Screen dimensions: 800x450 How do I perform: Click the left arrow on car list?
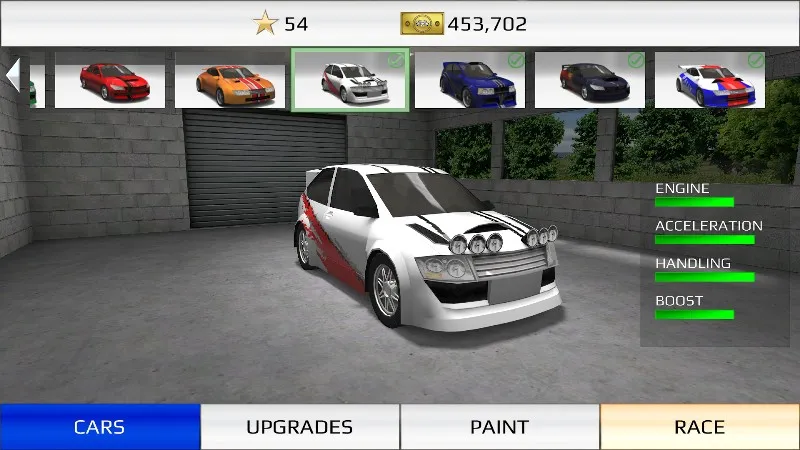pyautogui.click(x=13, y=75)
